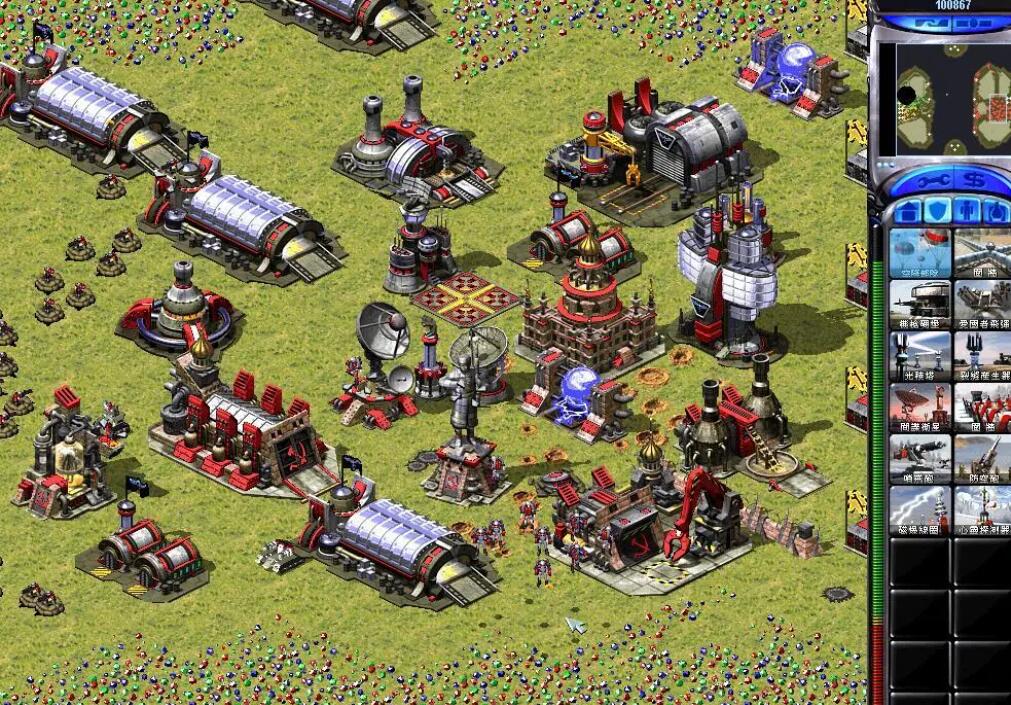Switch to the structures tab with house icon
This screenshot has height=705, width=1011.
(x=908, y=211)
